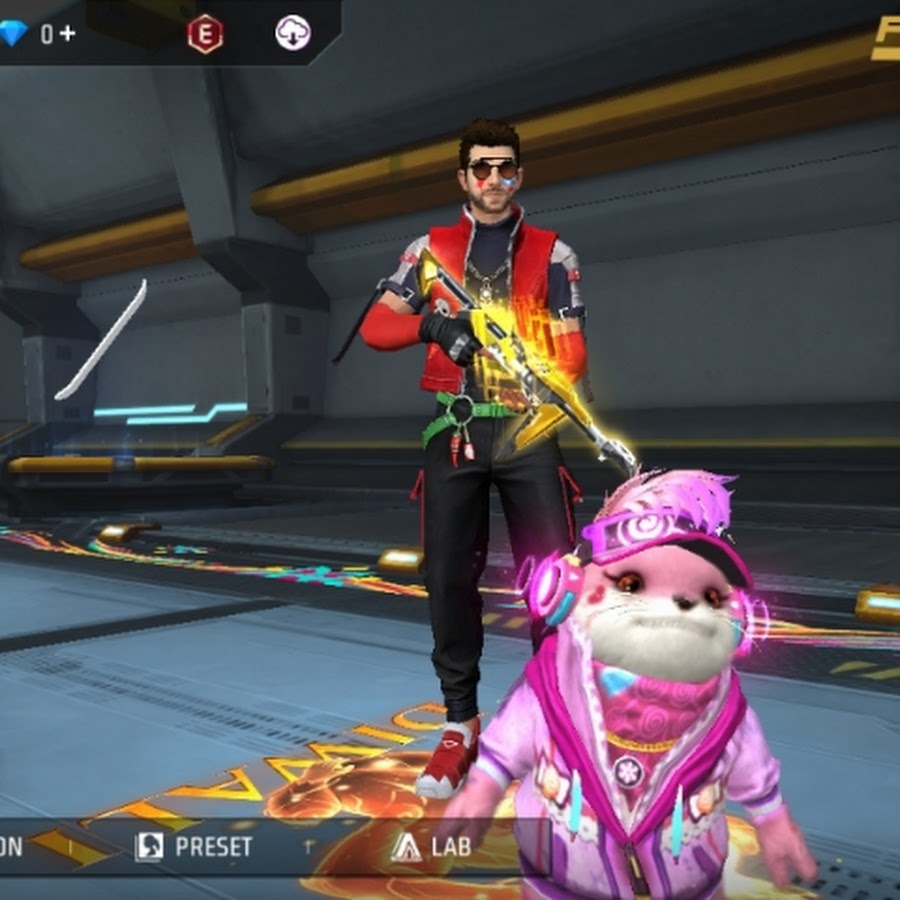
Task: Tap the plus to add diamonds
Action: pos(67,33)
